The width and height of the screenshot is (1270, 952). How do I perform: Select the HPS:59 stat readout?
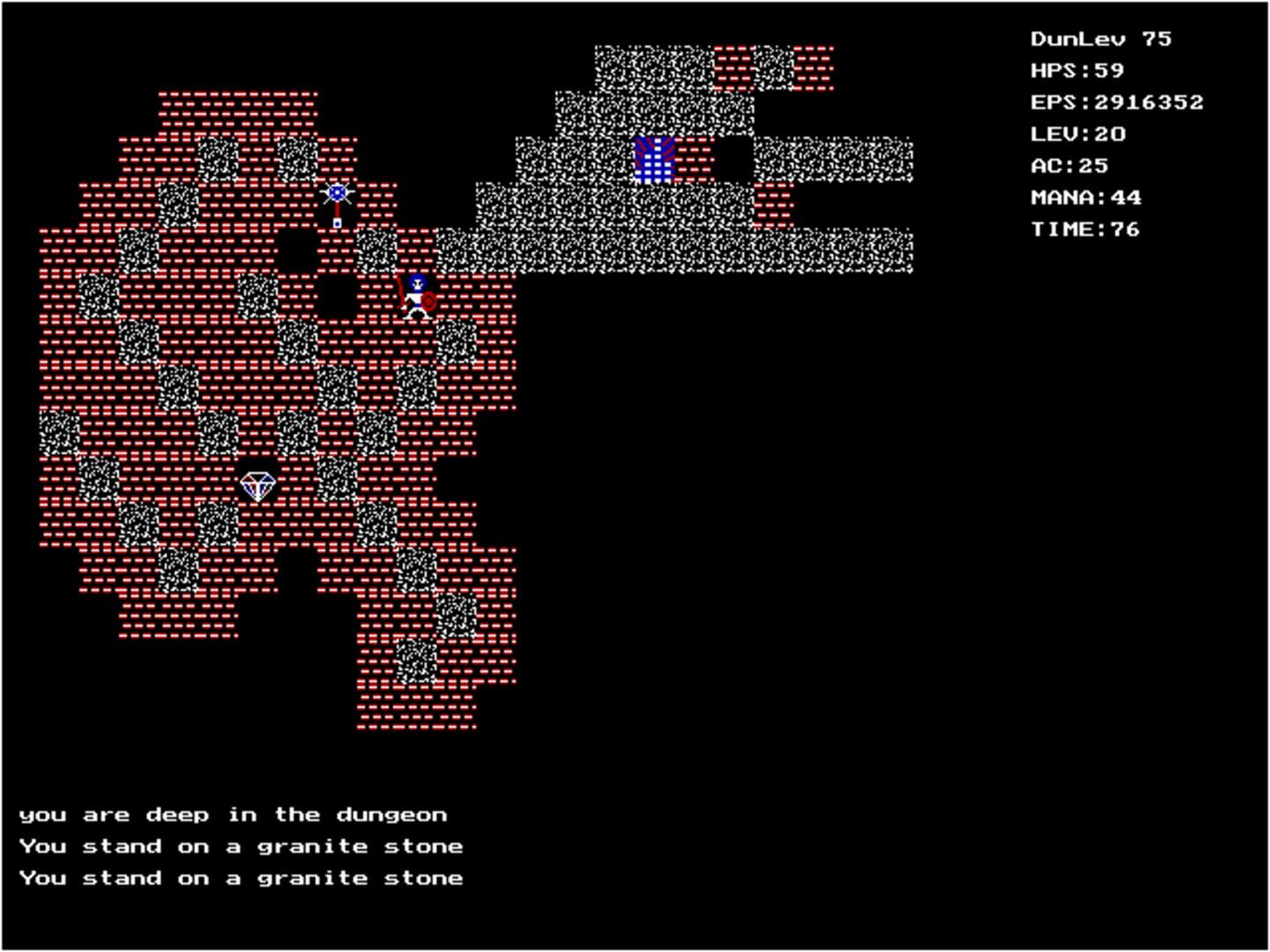(1078, 70)
